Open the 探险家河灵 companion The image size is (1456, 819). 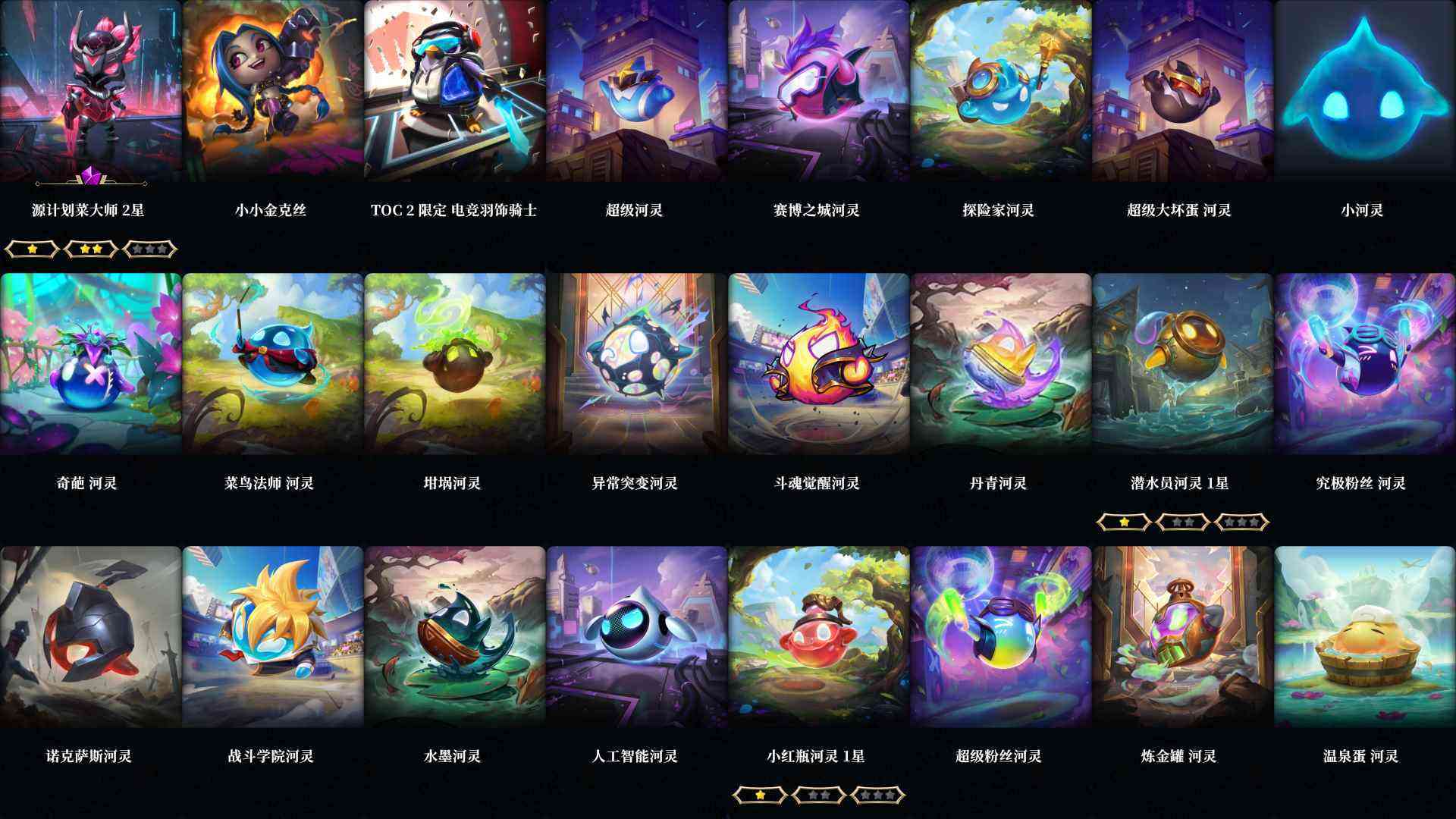click(x=999, y=91)
